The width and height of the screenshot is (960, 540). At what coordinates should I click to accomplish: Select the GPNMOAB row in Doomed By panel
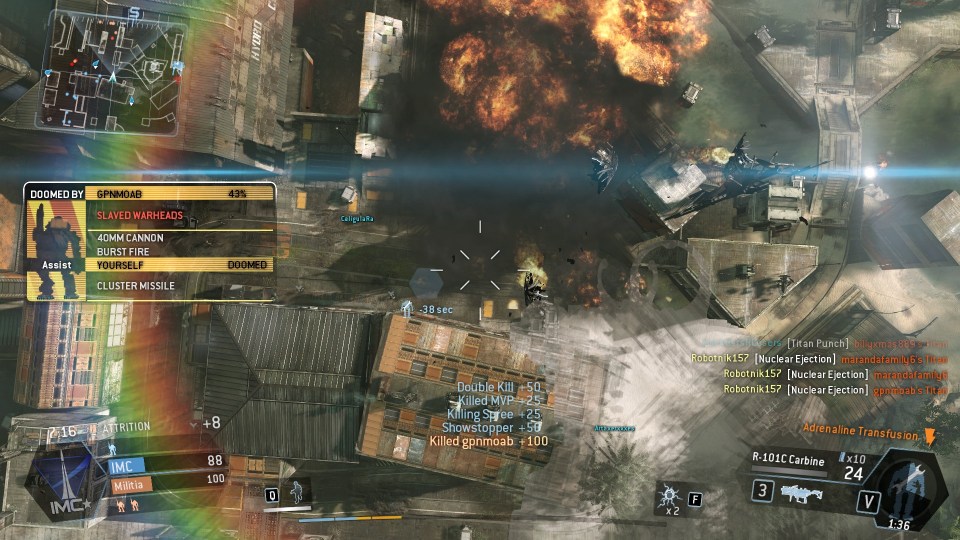[180, 193]
